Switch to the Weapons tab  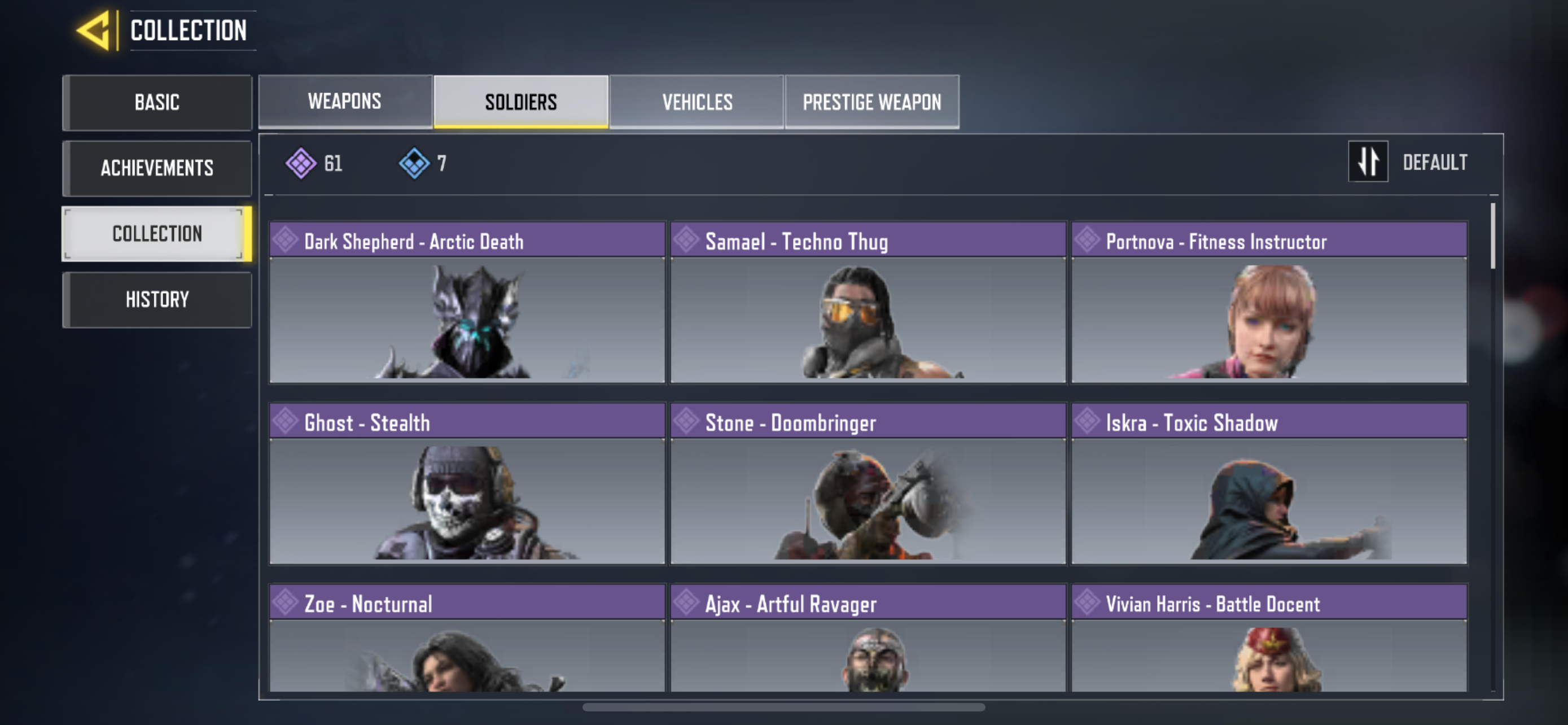tap(344, 101)
